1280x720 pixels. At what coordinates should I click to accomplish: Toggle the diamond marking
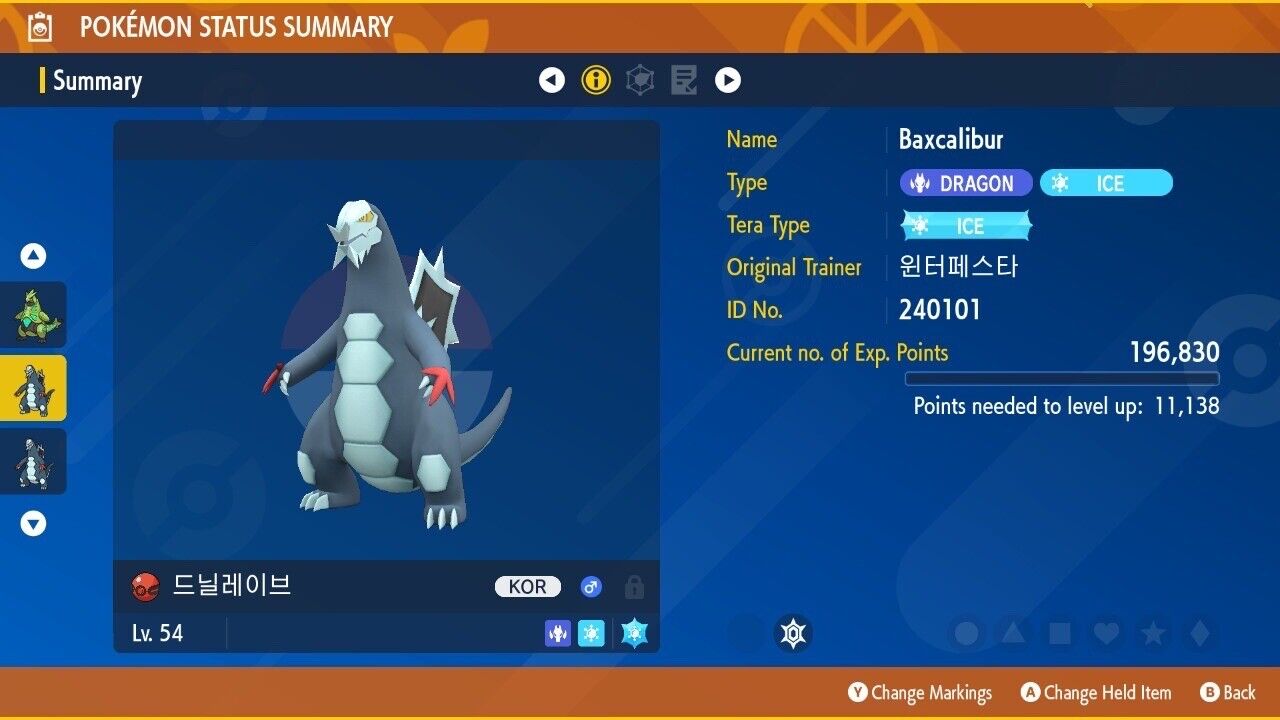click(x=1198, y=633)
